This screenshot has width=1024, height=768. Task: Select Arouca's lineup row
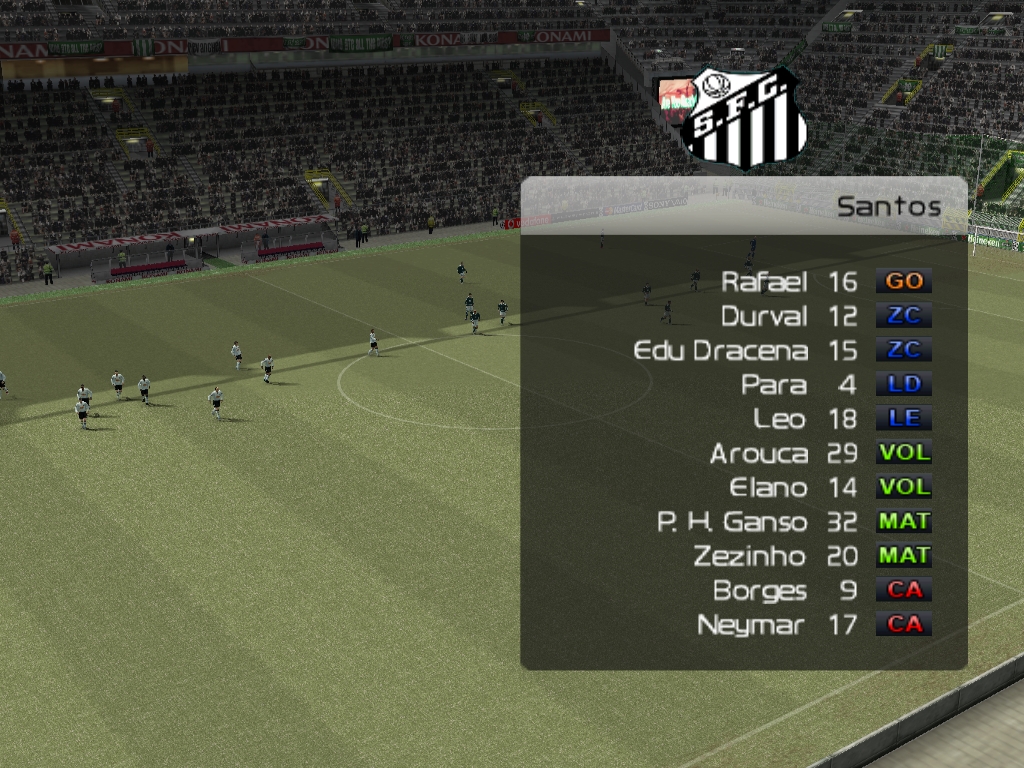coord(758,453)
